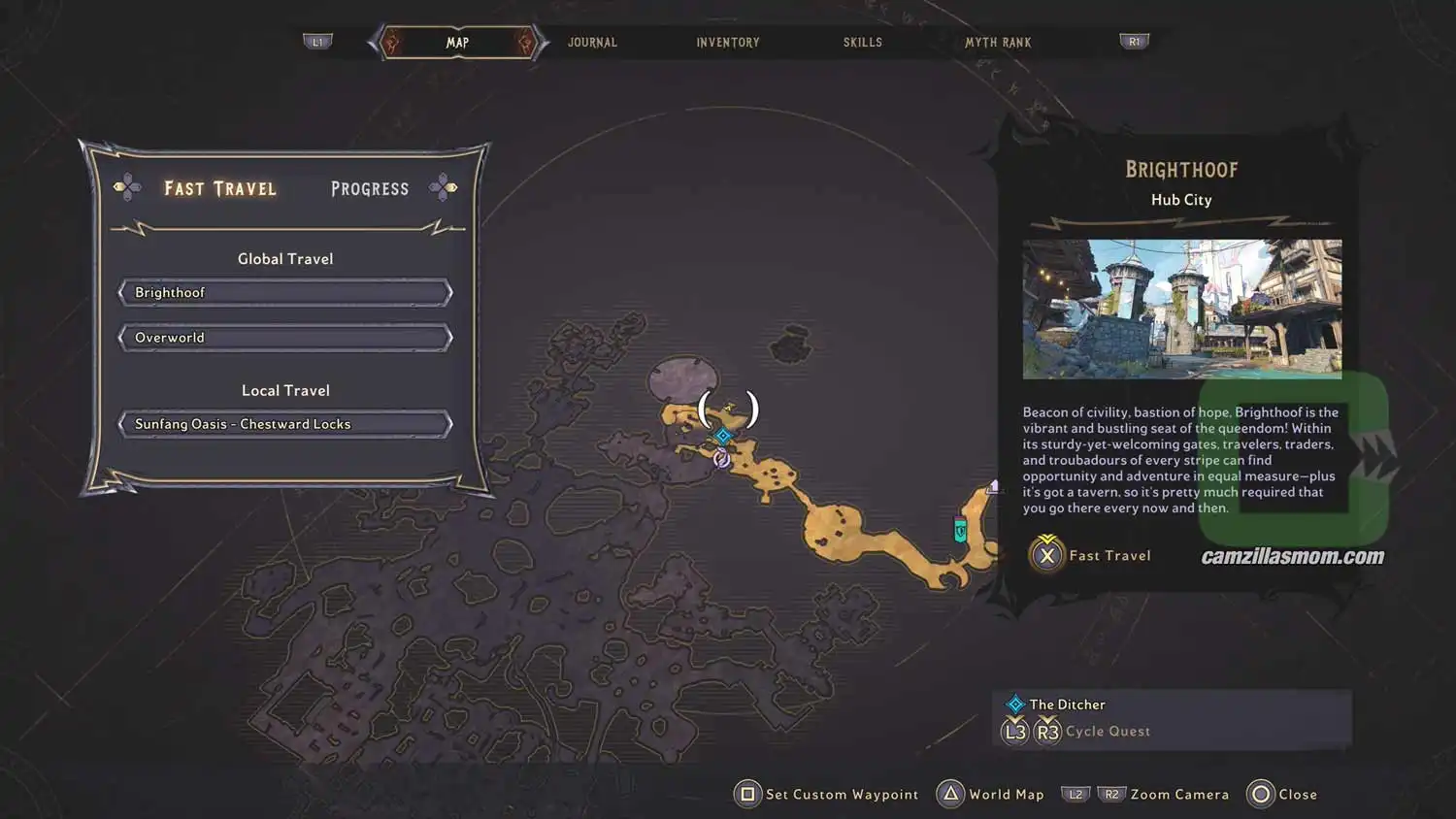Select Overworld fast travel destination
This screenshot has width=1456, height=819.
pyautogui.click(x=284, y=338)
